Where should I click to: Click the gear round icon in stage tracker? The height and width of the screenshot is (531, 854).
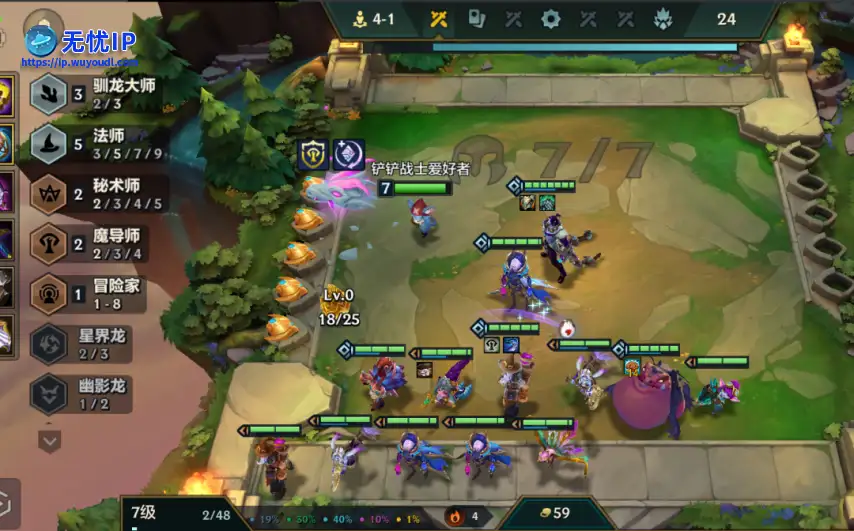pyautogui.click(x=550, y=18)
